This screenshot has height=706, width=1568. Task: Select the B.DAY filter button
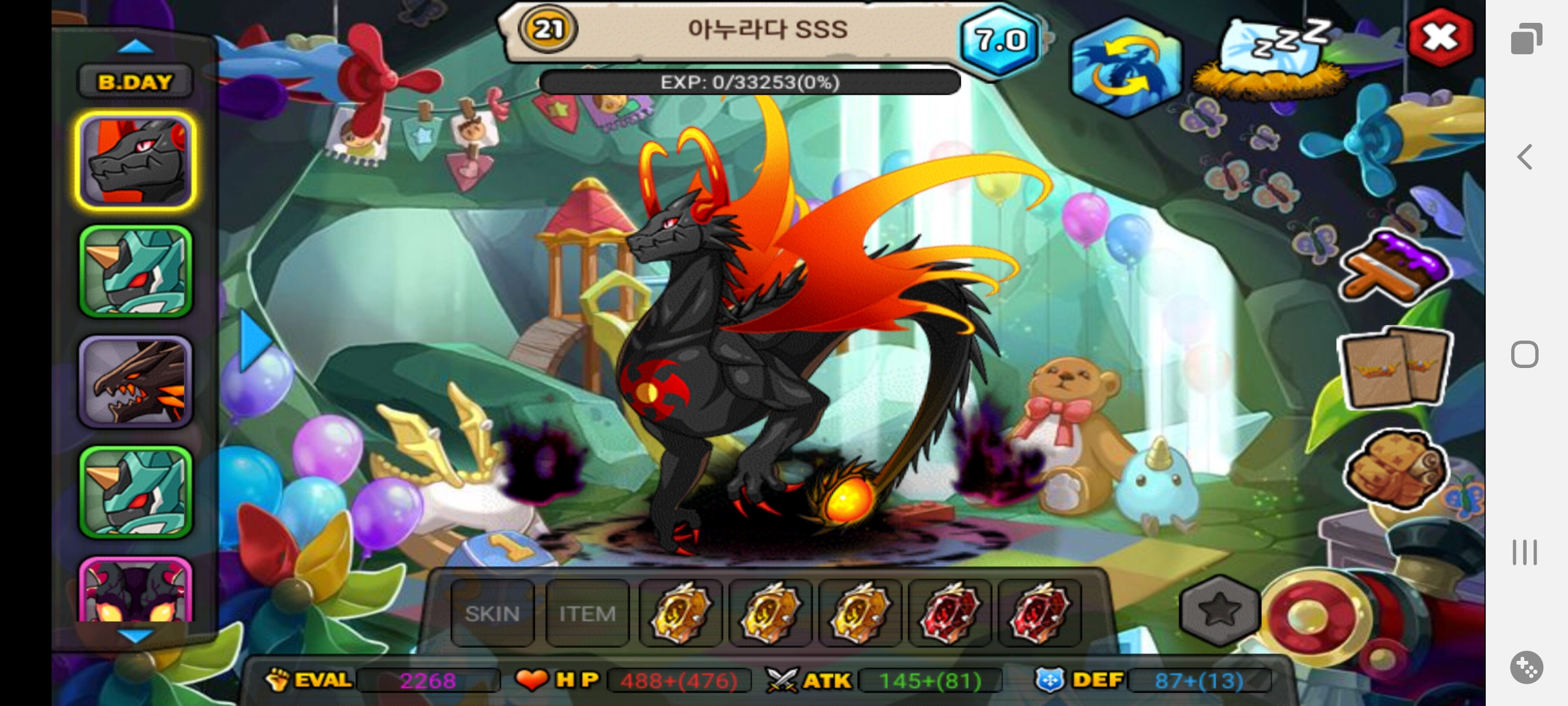pyautogui.click(x=135, y=82)
